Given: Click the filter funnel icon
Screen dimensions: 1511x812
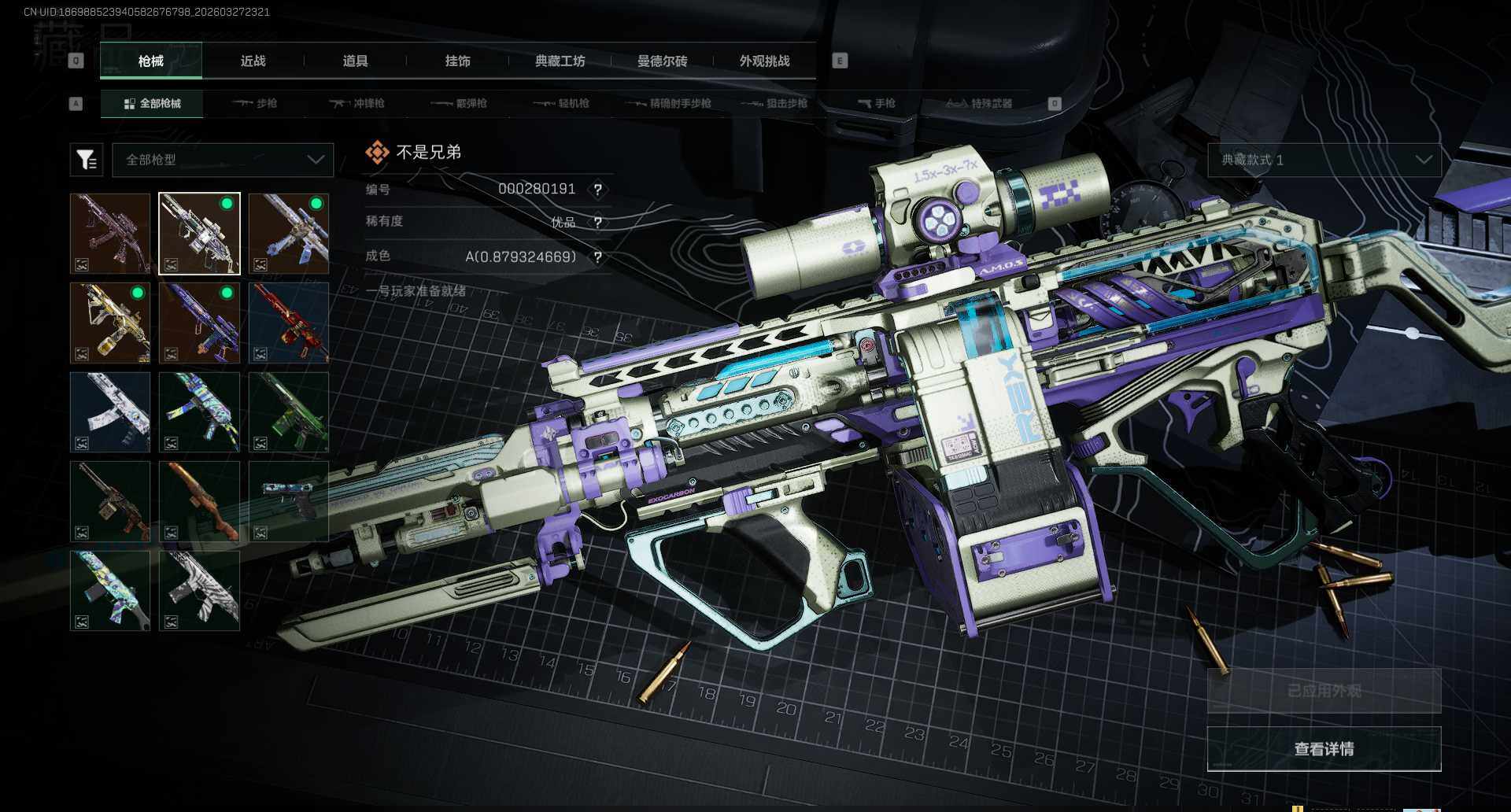Looking at the screenshot, I should [x=87, y=160].
